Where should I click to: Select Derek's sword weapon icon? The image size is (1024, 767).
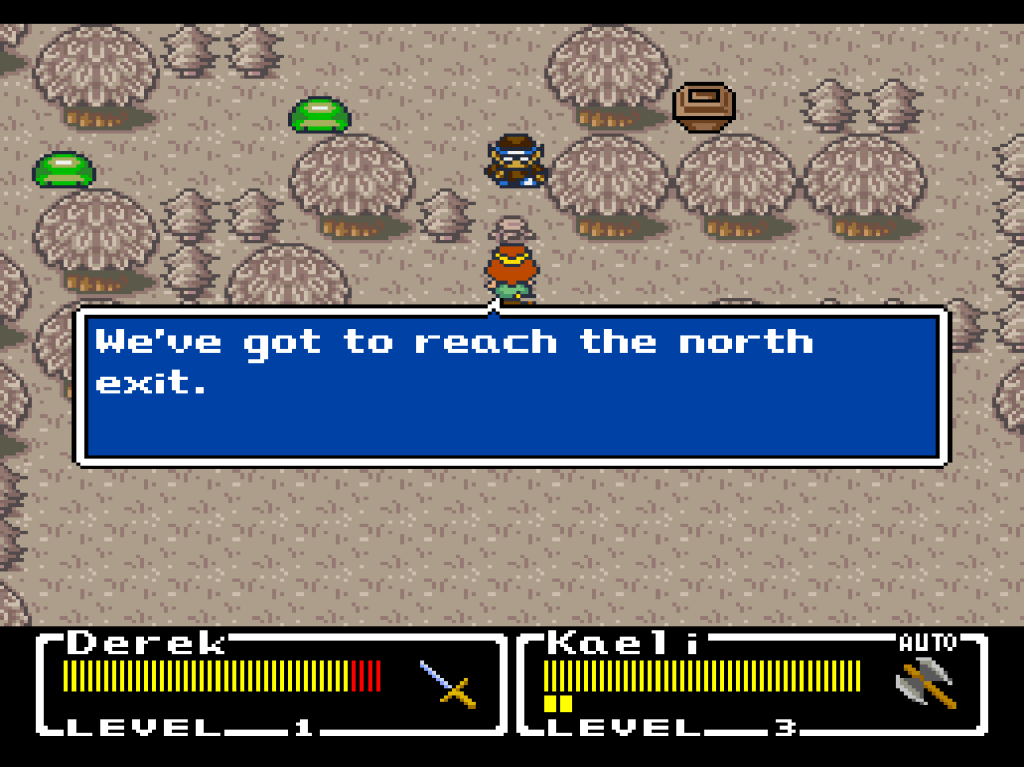coord(447,685)
